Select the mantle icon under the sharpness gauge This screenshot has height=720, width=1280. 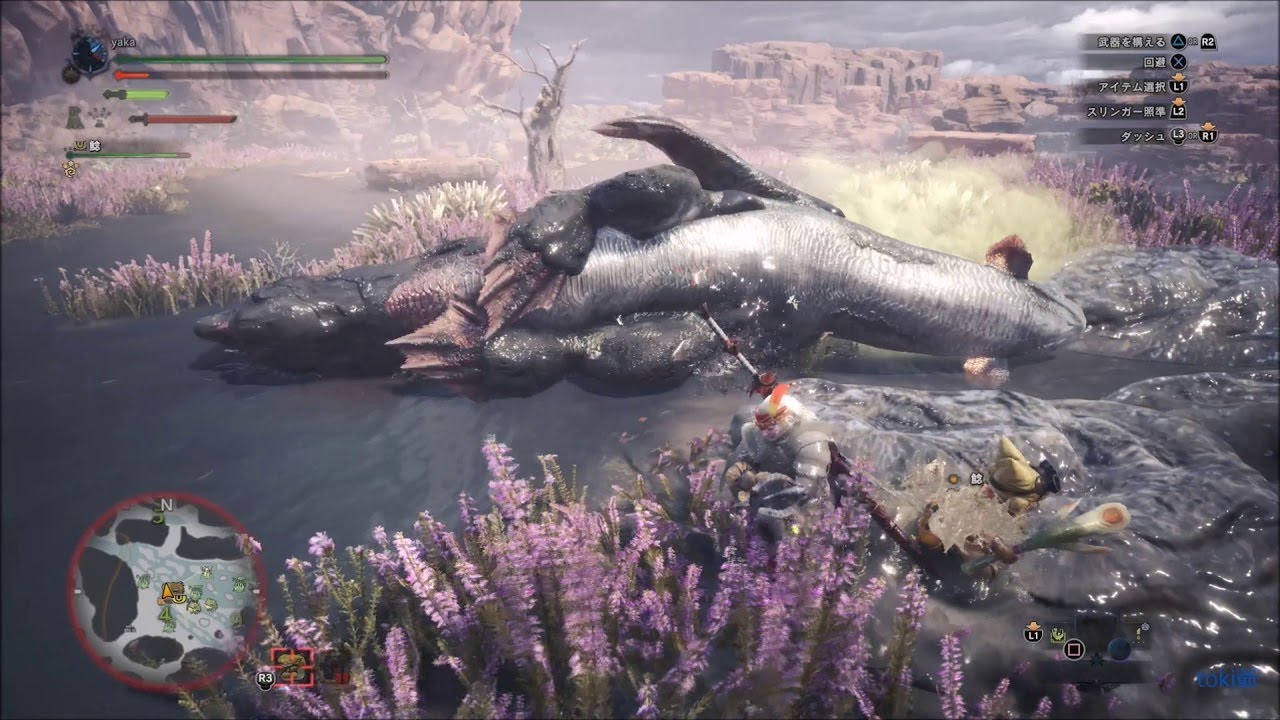tap(76, 119)
